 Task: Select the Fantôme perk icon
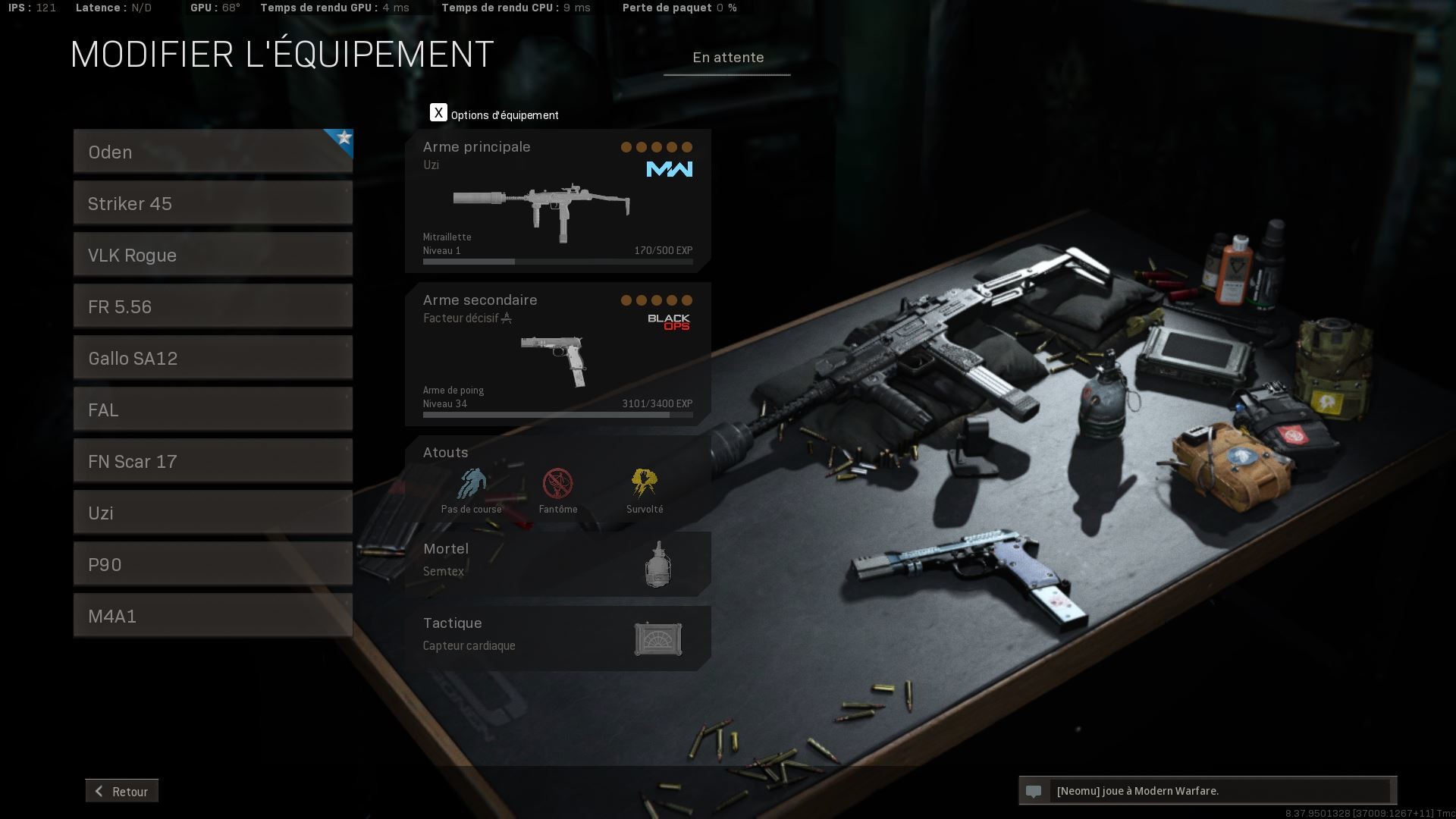(x=559, y=483)
